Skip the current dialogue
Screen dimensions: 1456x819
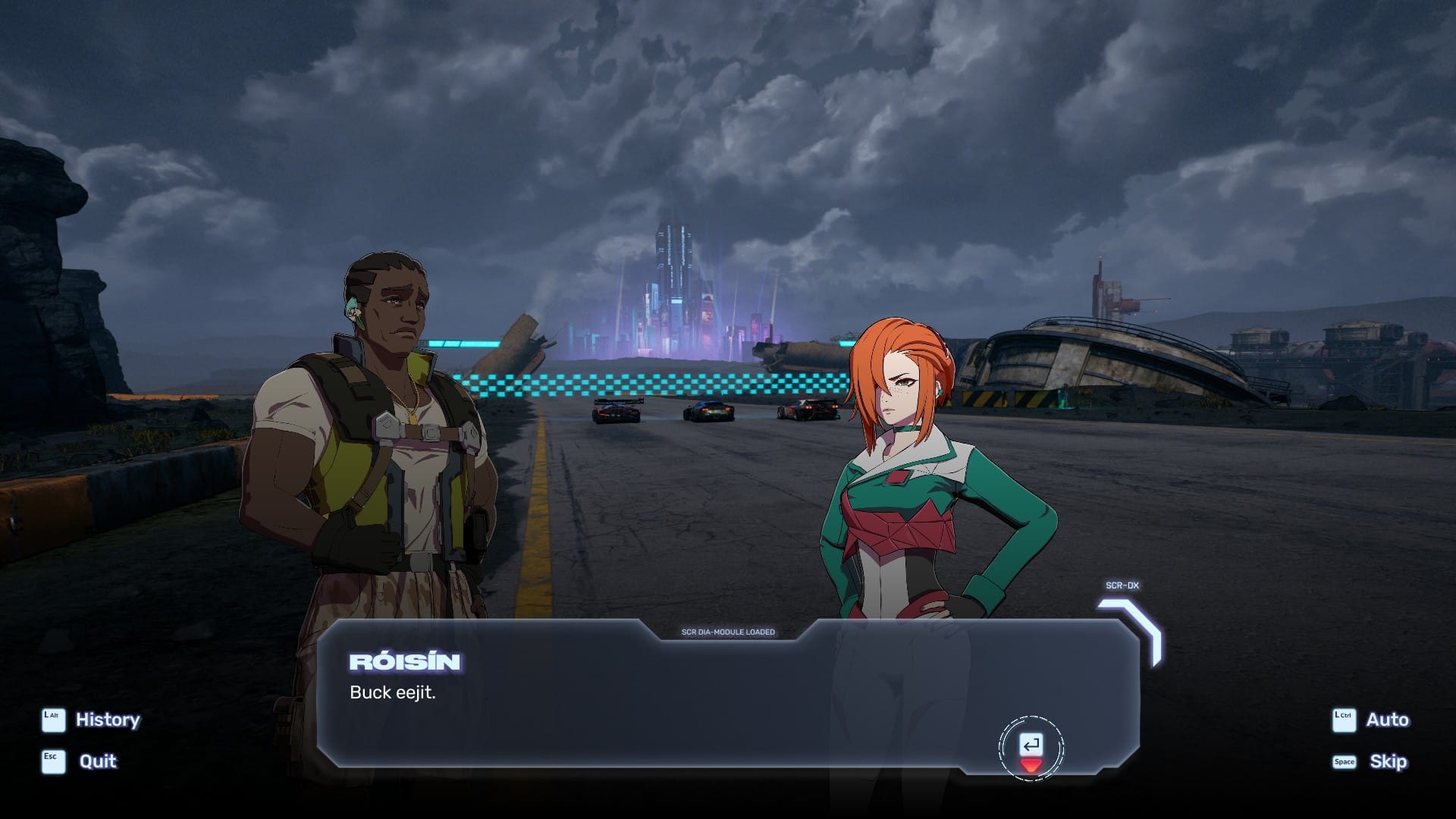1387,761
